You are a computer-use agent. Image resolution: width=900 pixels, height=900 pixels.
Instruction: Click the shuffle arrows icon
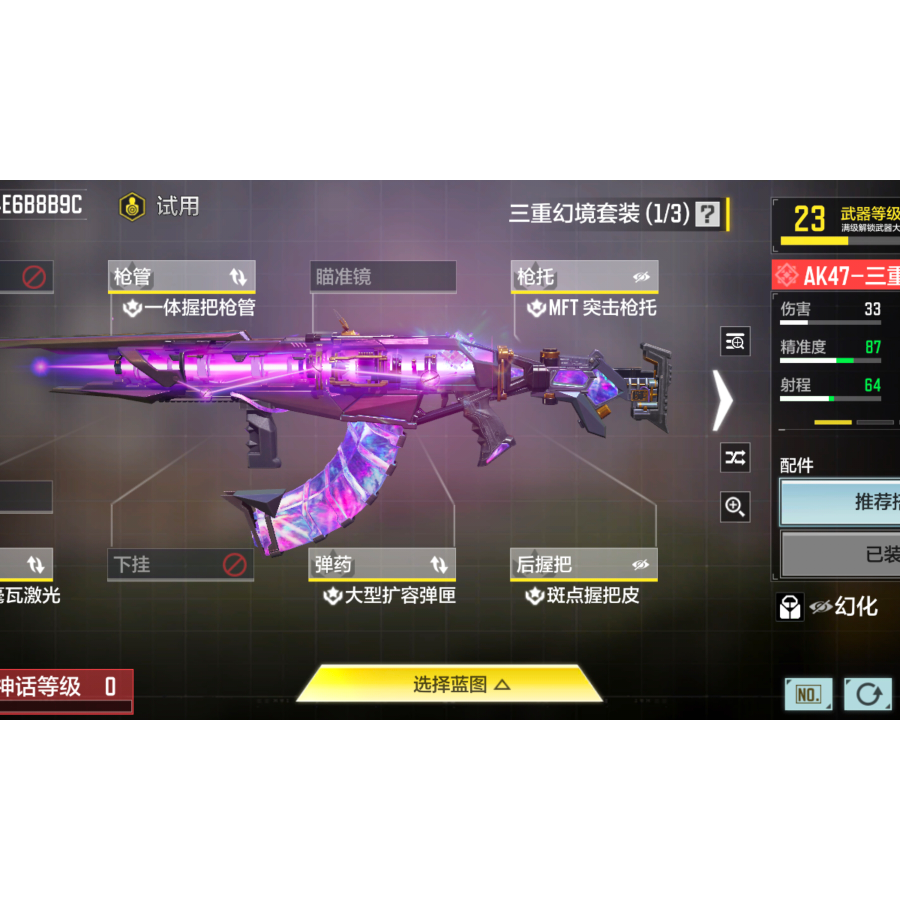click(x=735, y=458)
